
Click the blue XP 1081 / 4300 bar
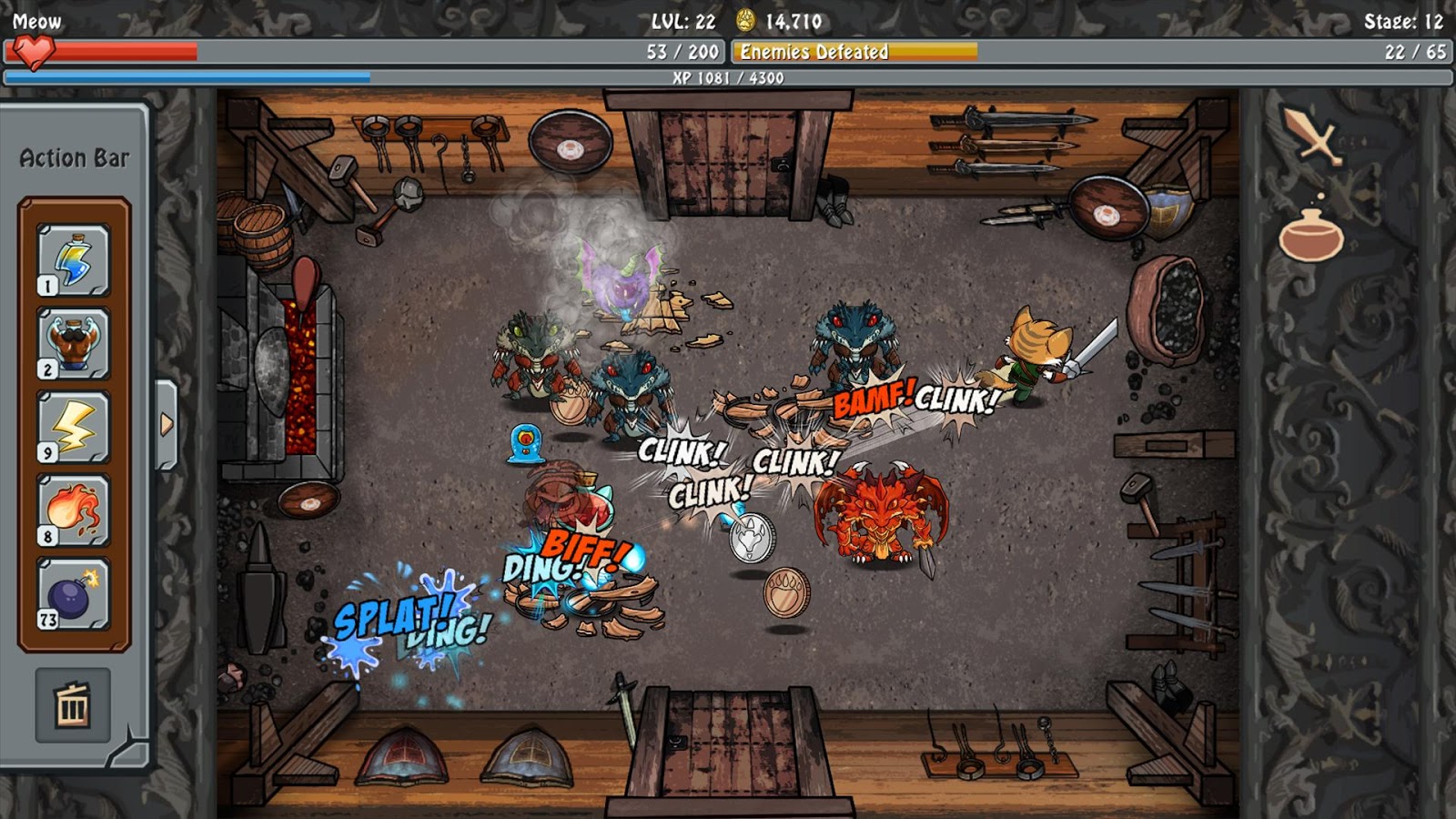pos(728,78)
